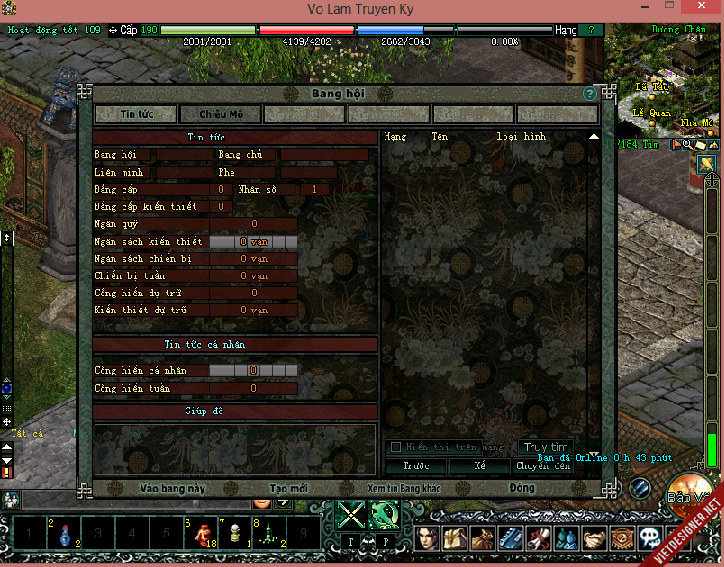Viewport: 724px width, 567px height.
Task: Click the green question mark next to Hạng
Action: 591,30
